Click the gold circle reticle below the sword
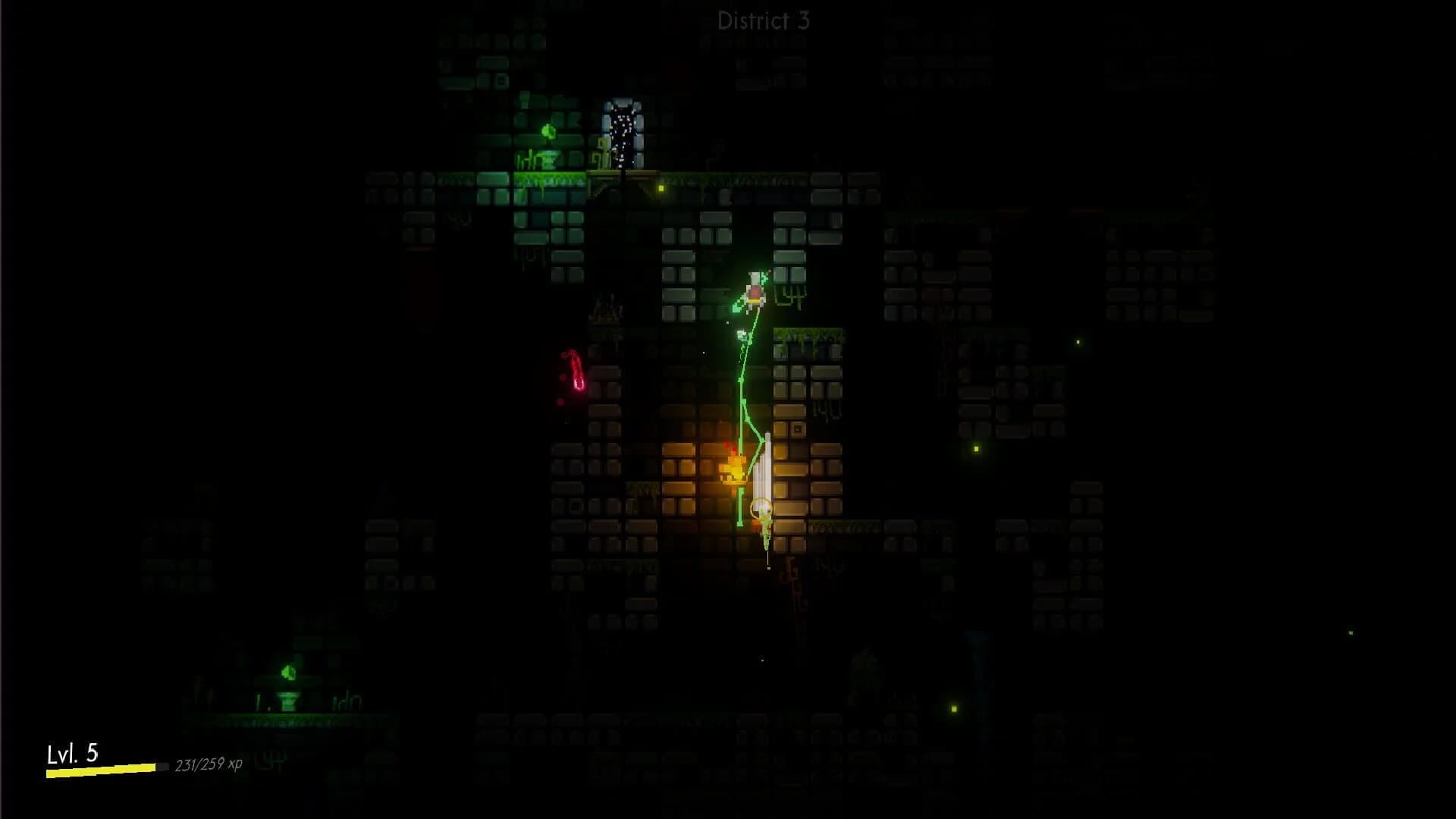 [x=762, y=510]
